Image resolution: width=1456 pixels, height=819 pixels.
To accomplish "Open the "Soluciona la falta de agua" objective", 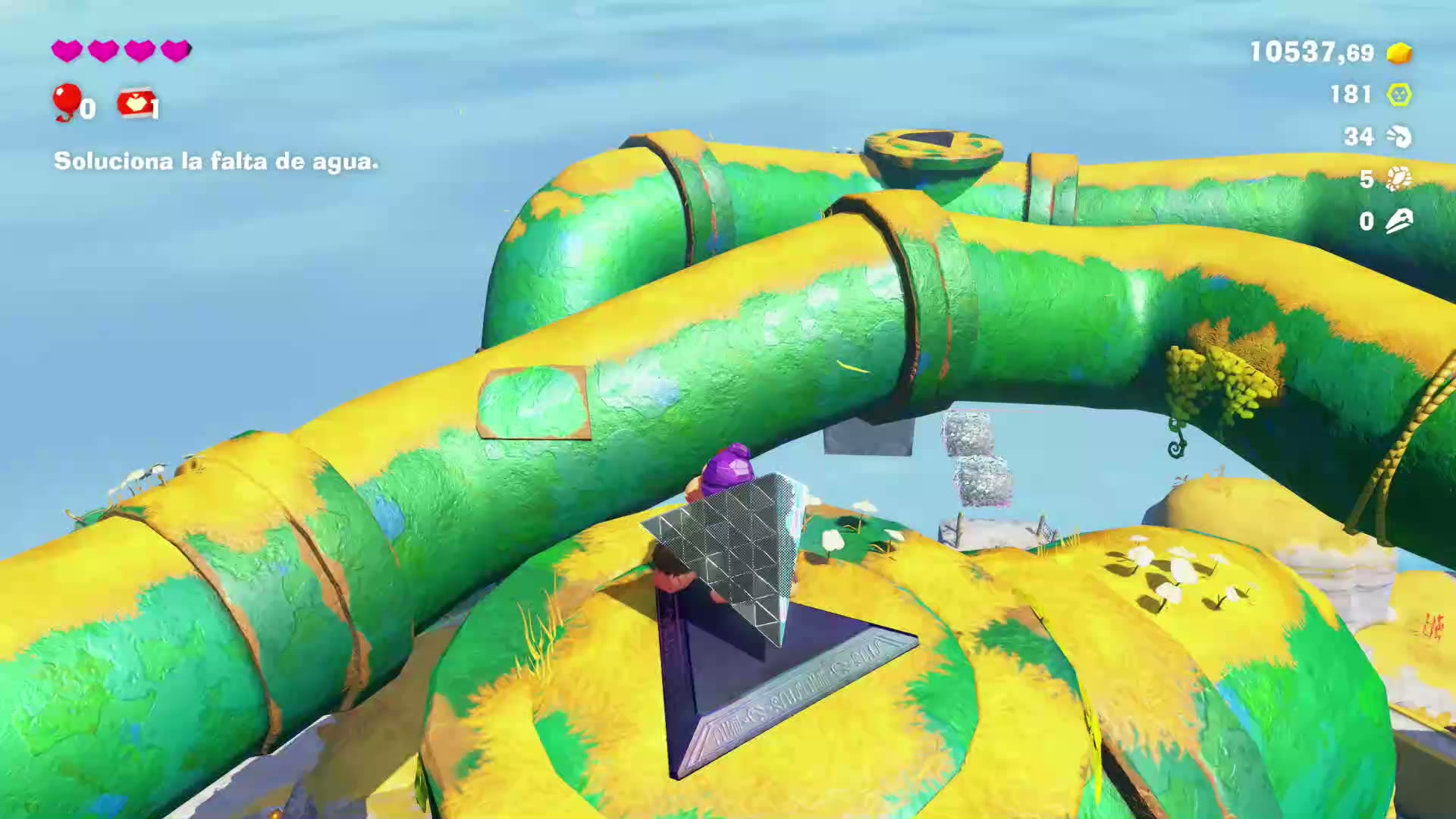I will 216,162.
